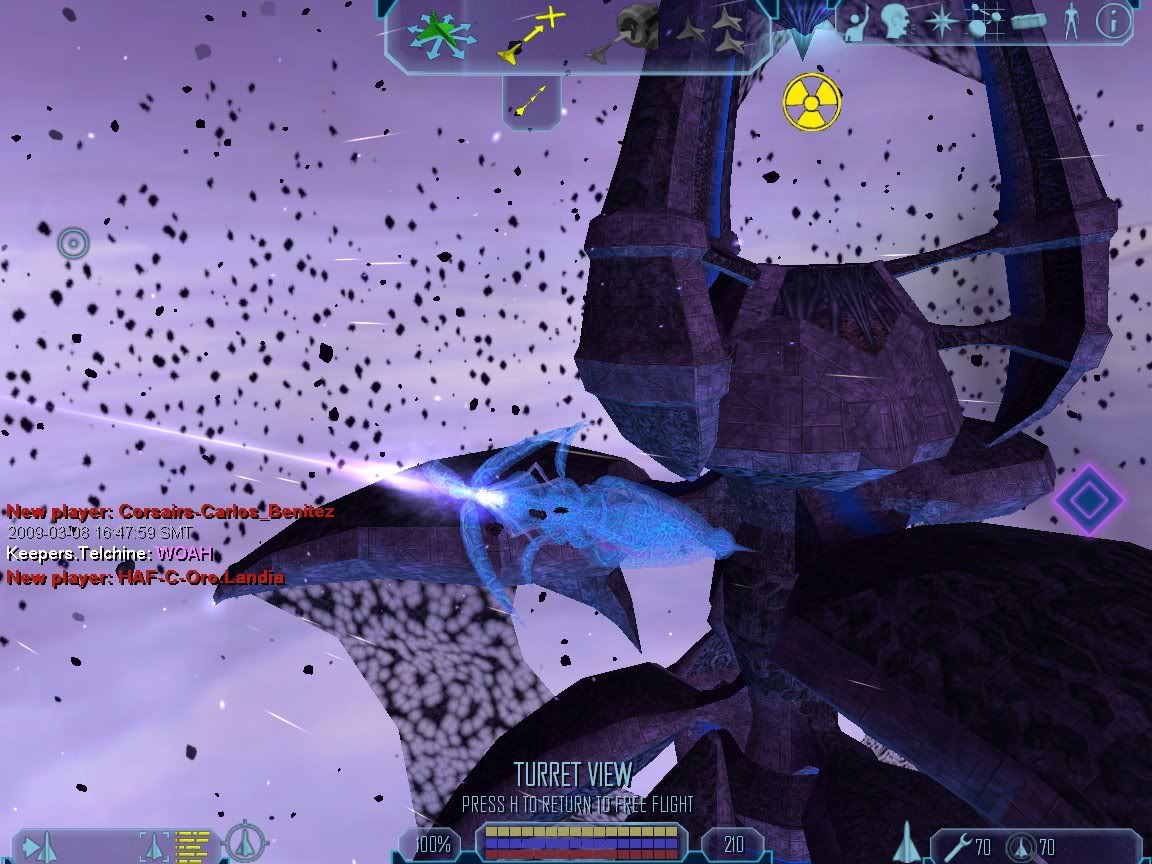1152x864 pixels.
Task: Toggle the contact list ship arrow icon
Action: click(39, 847)
